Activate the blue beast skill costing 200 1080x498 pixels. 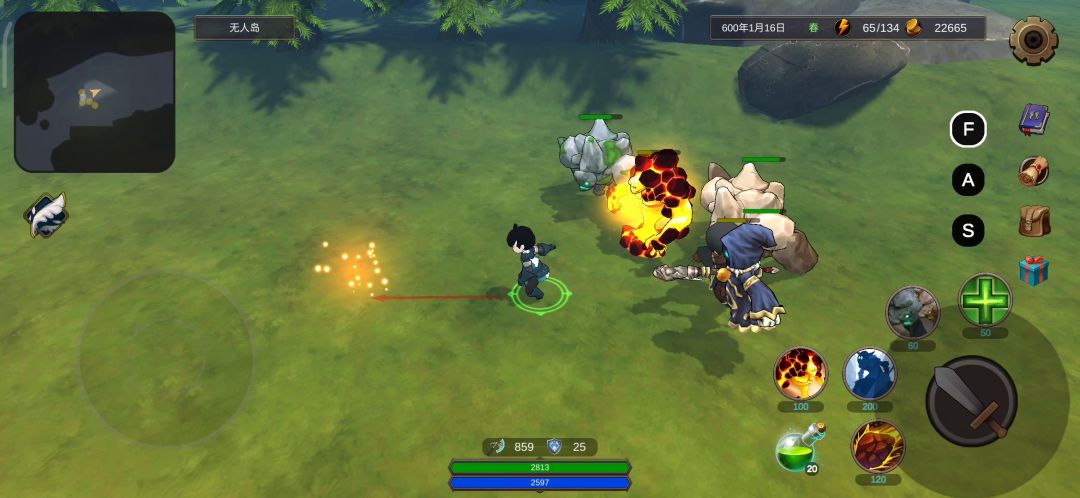pos(869,374)
